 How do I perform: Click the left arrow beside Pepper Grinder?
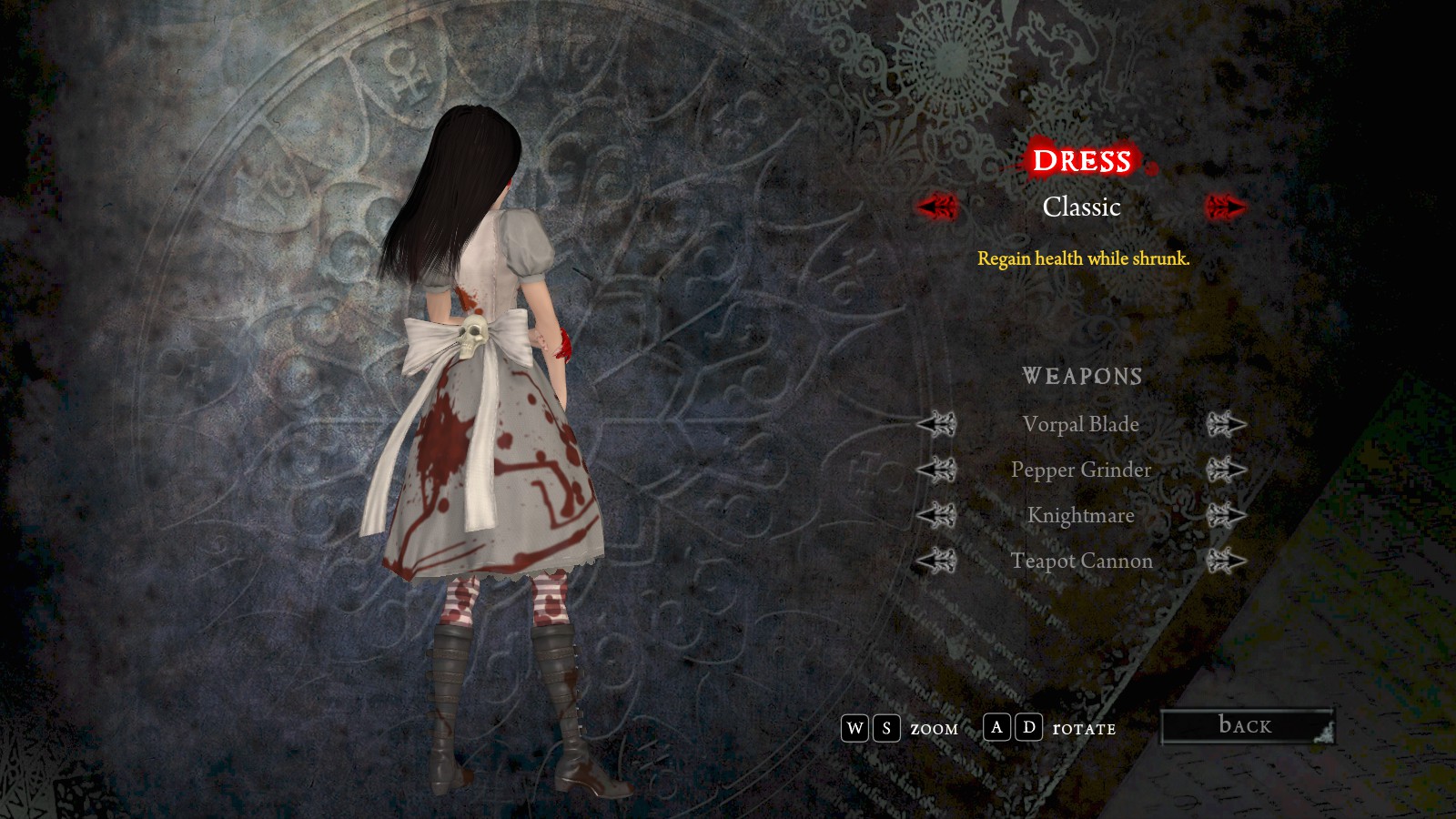[936, 470]
